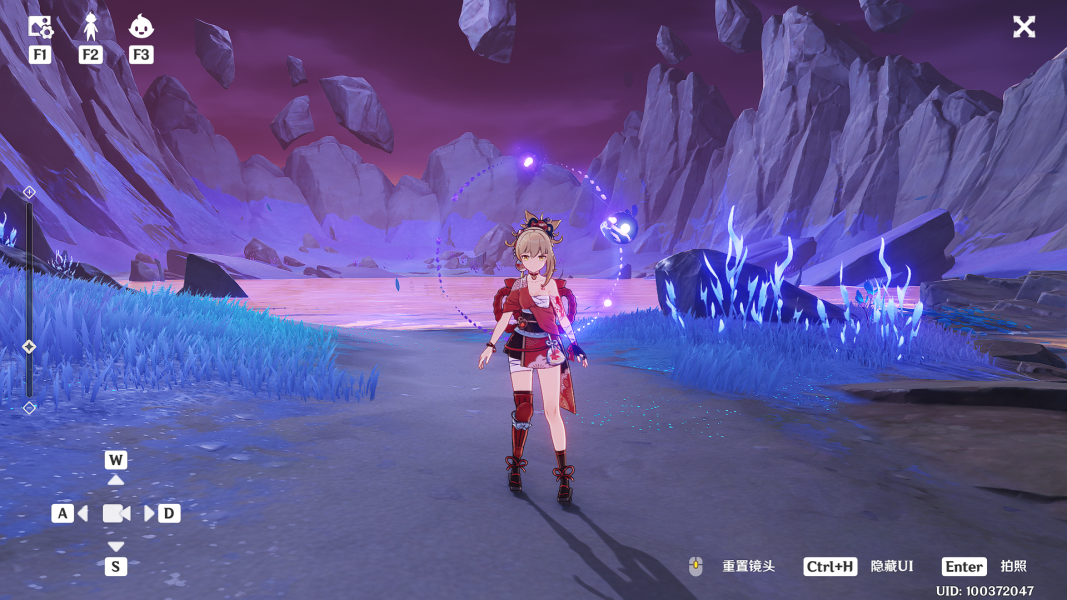Open the camera settings icon

click(40, 27)
